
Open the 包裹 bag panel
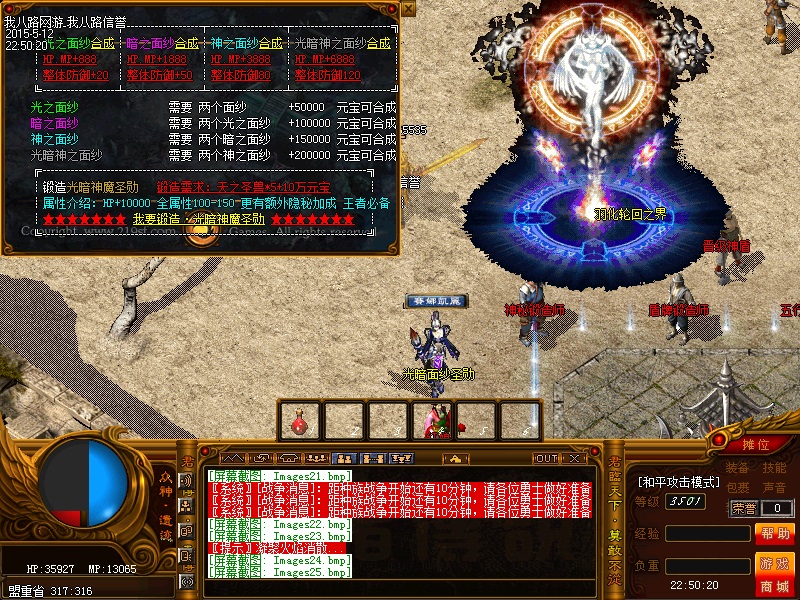point(737,488)
